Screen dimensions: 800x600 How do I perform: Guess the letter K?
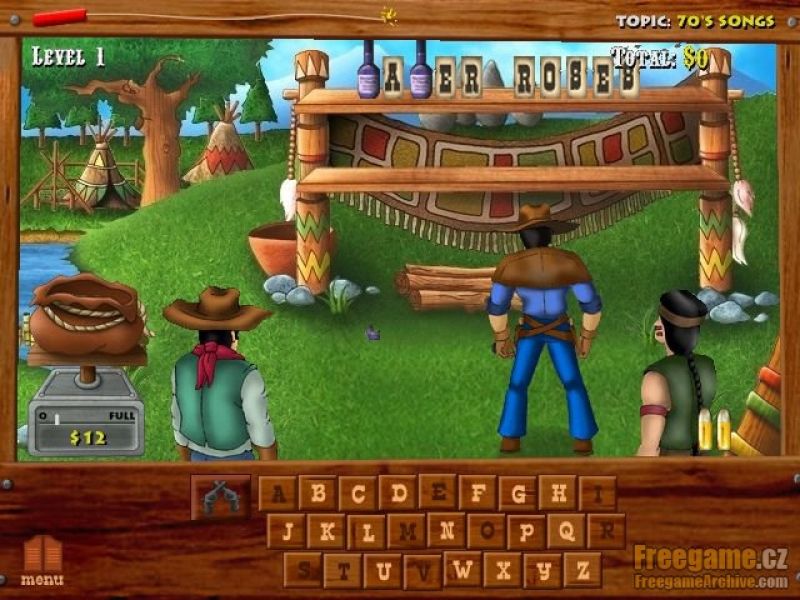pyautogui.click(x=326, y=531)
